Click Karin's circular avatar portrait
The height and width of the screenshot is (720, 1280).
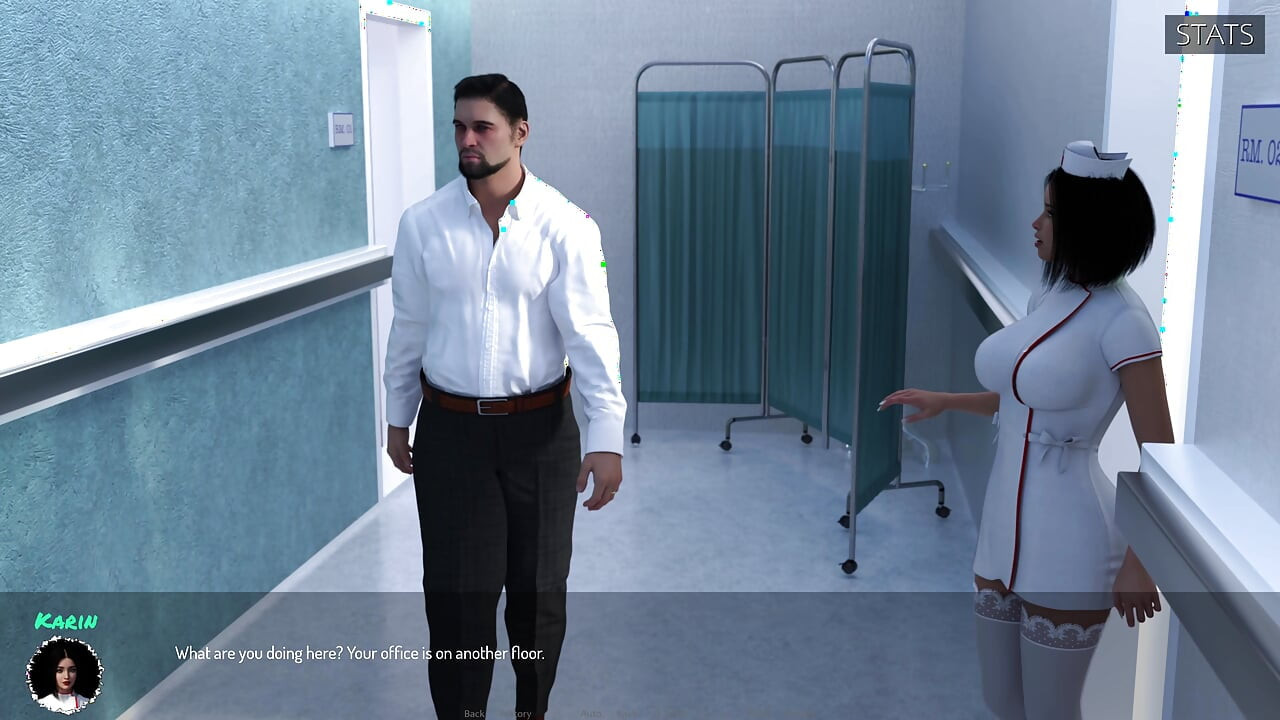click(63, 673)
